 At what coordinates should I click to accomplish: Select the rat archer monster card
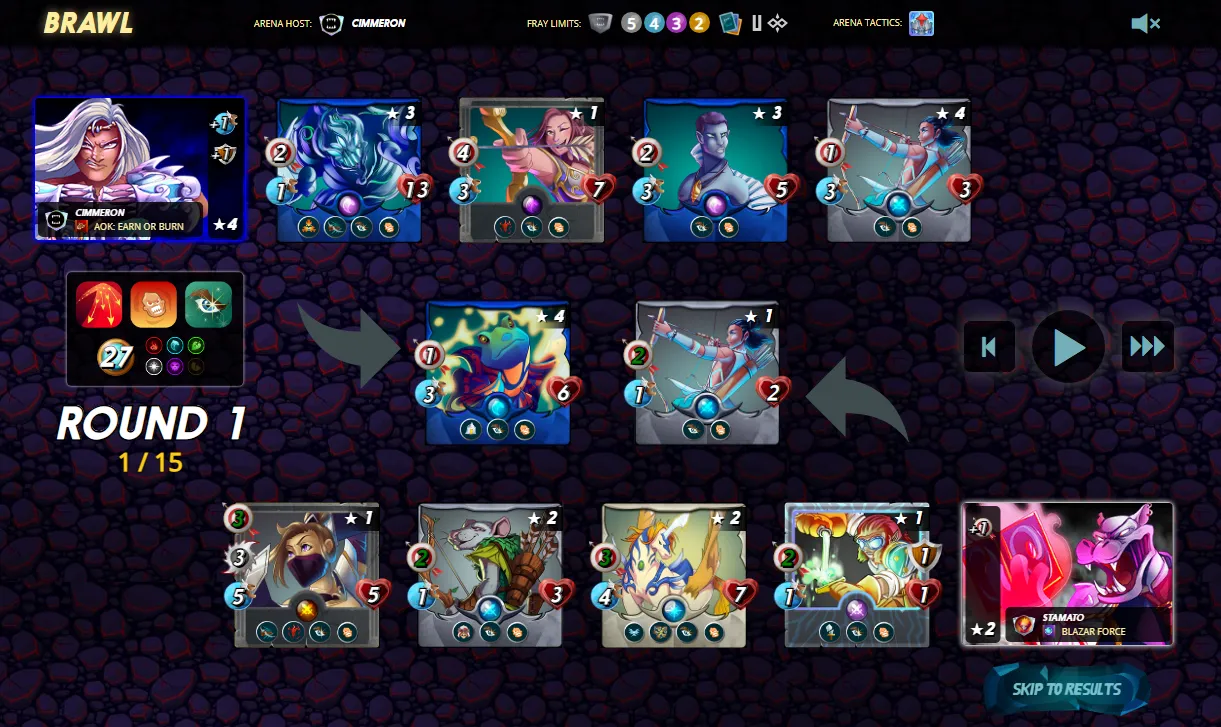pos(490,575)
